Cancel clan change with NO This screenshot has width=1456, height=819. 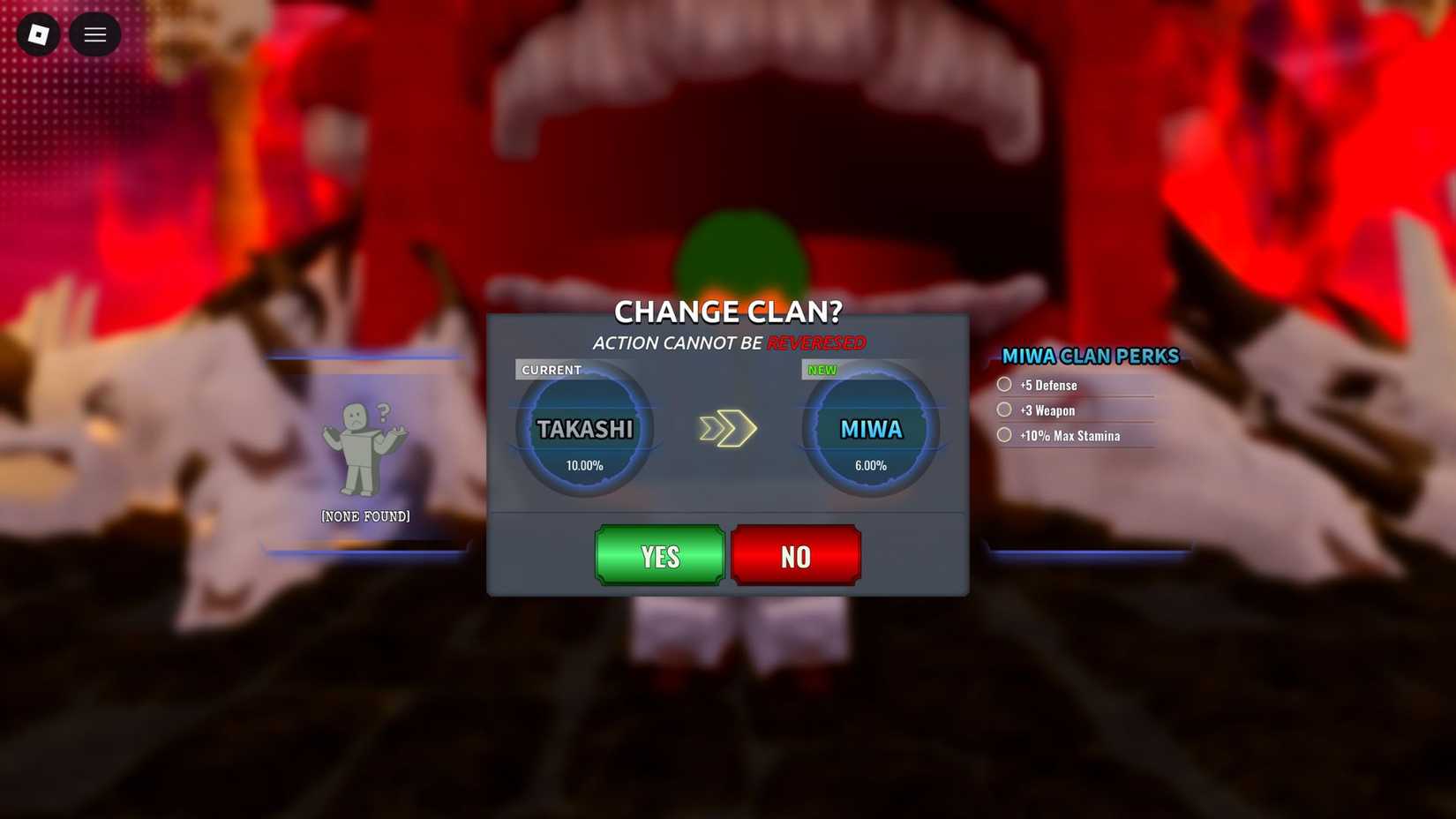(795, 556)
